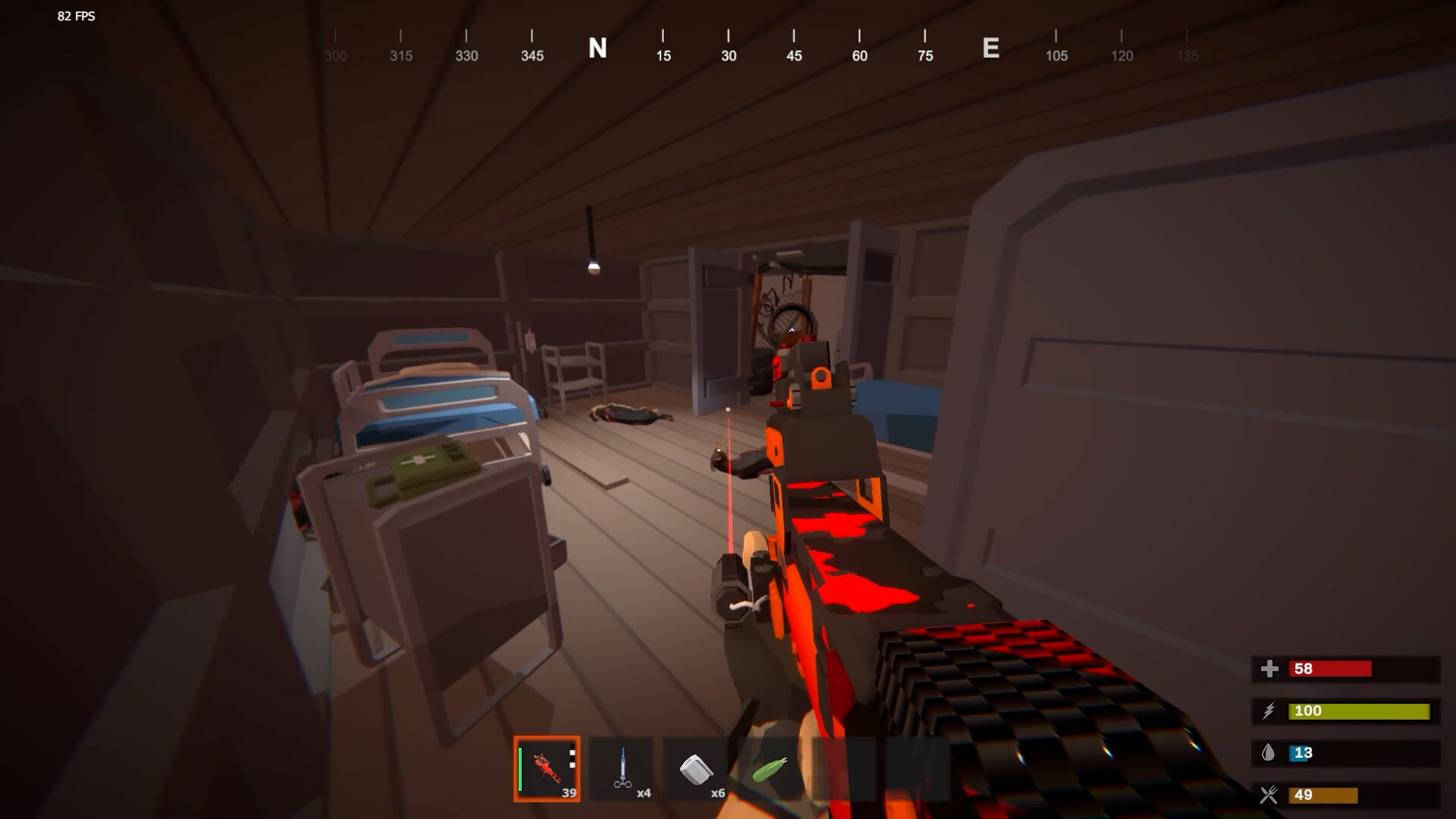Click the 82 FPS counter
The width and height of the screenshot is (1456, 819).
[x=74, y=17]
